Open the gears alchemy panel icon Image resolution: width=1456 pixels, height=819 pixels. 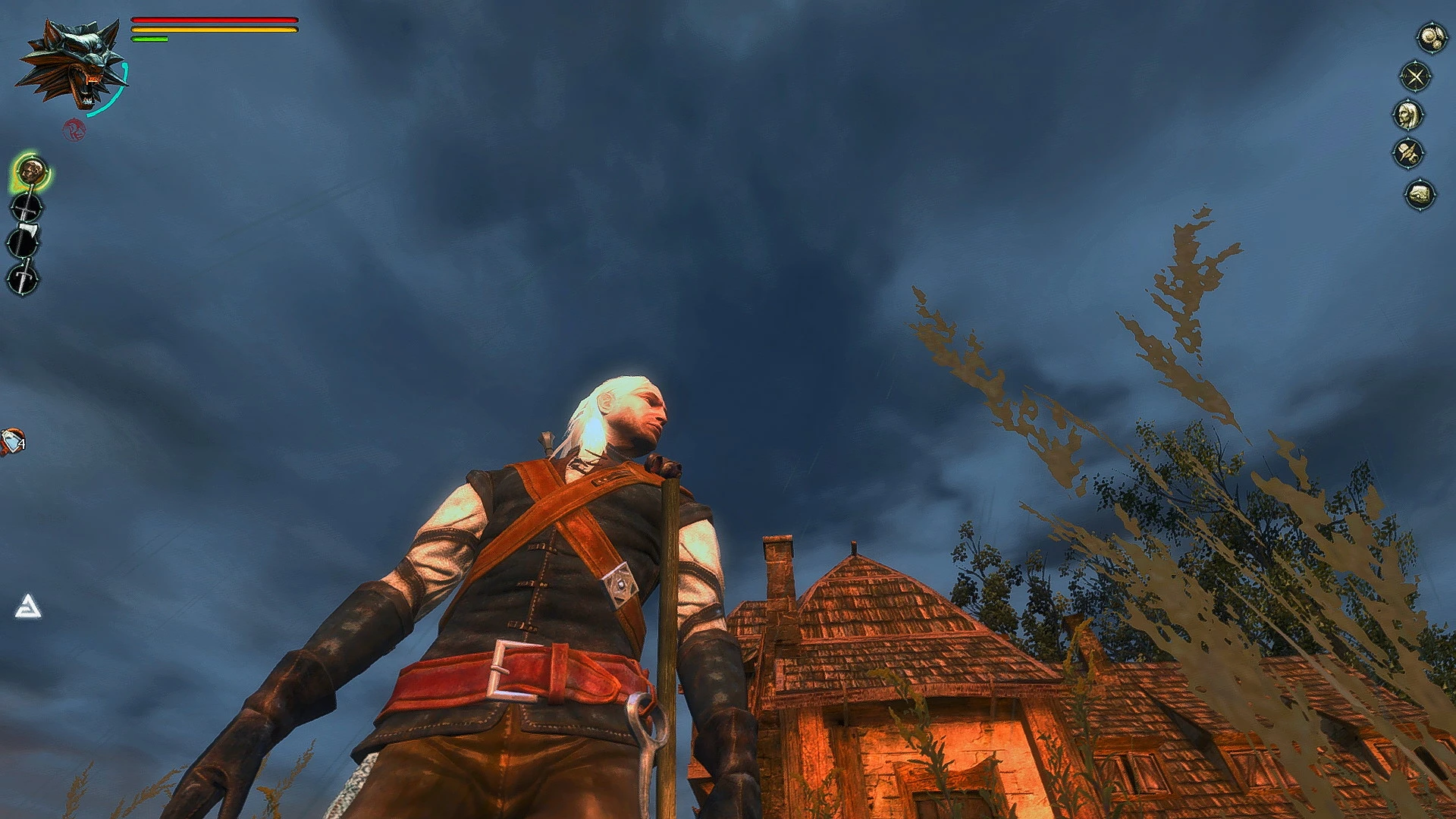(x=1432, y=38)
